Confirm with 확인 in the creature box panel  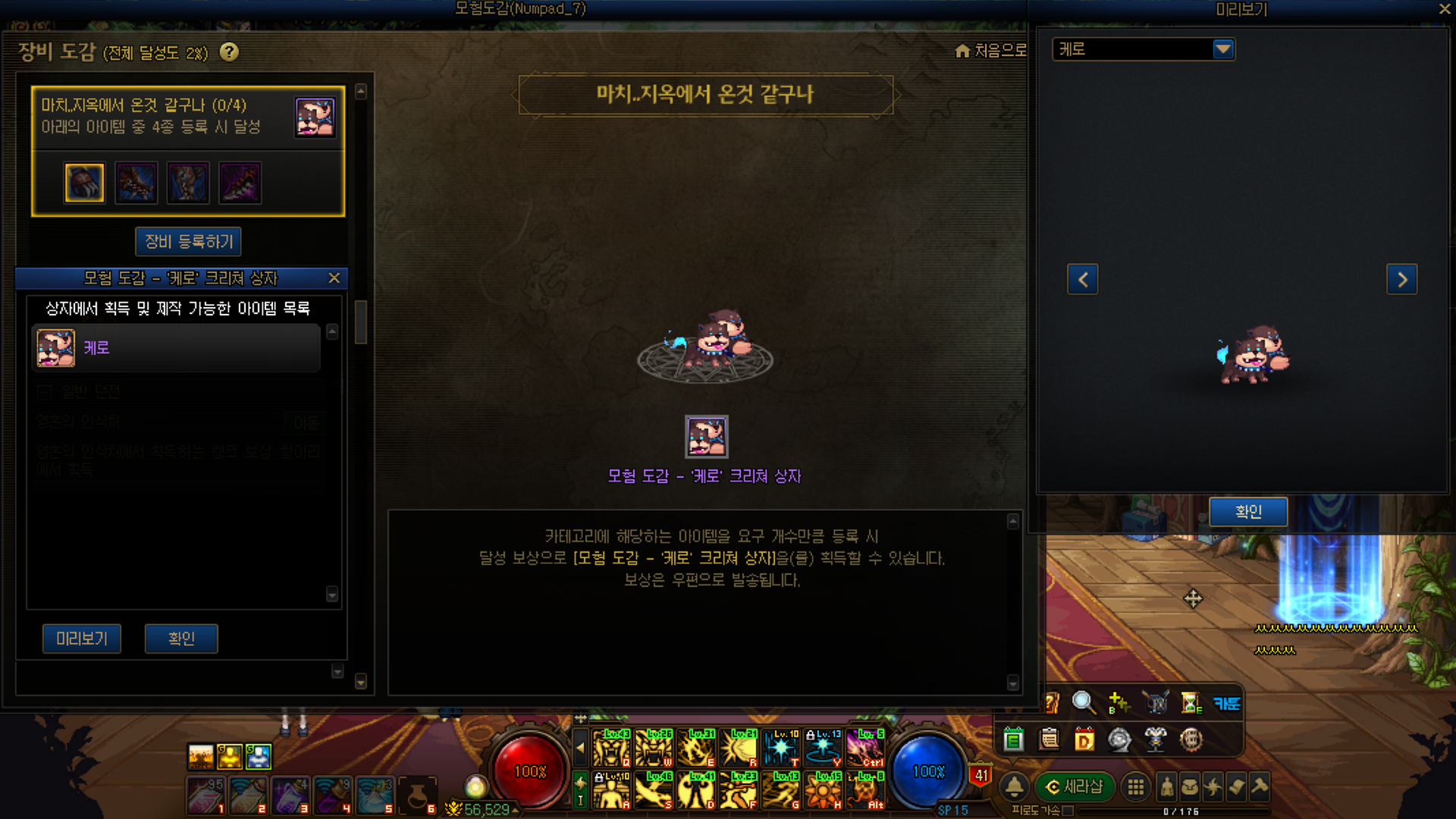(x=181, y=639)
